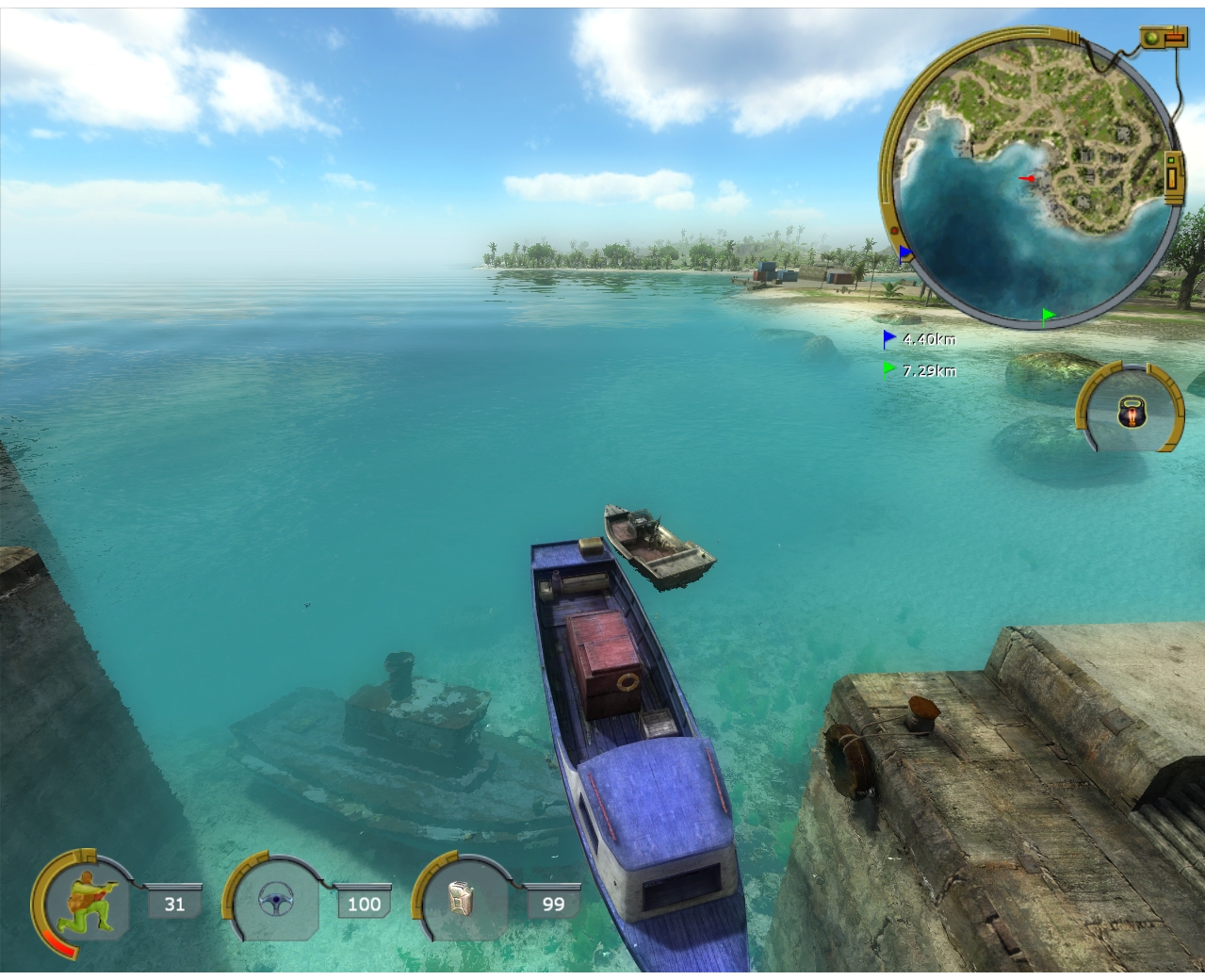Click the yellow gauge on minimap's right edge

pyautogui.click(x=1173, y=176)
